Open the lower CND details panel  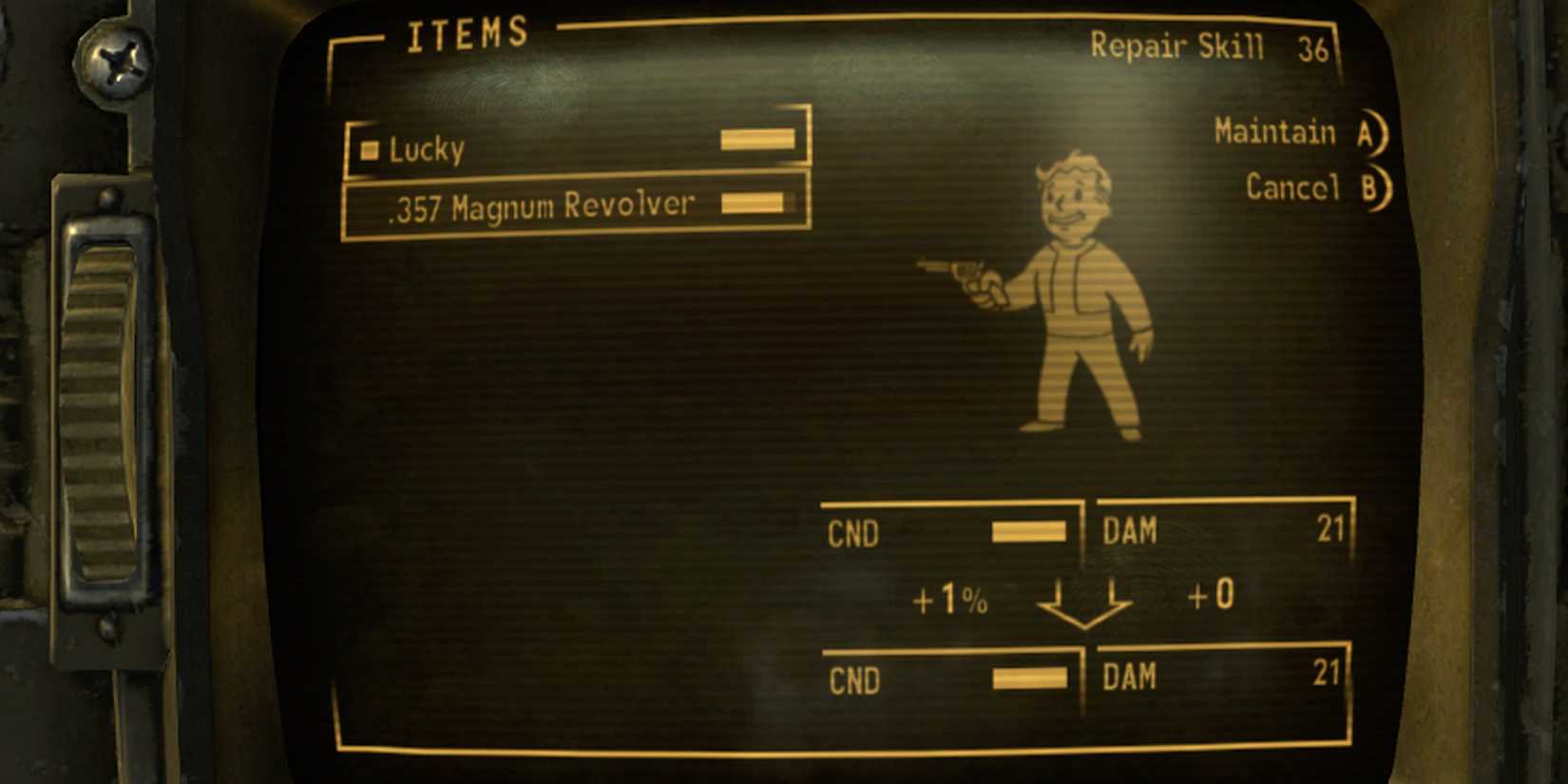click(950, 679)
